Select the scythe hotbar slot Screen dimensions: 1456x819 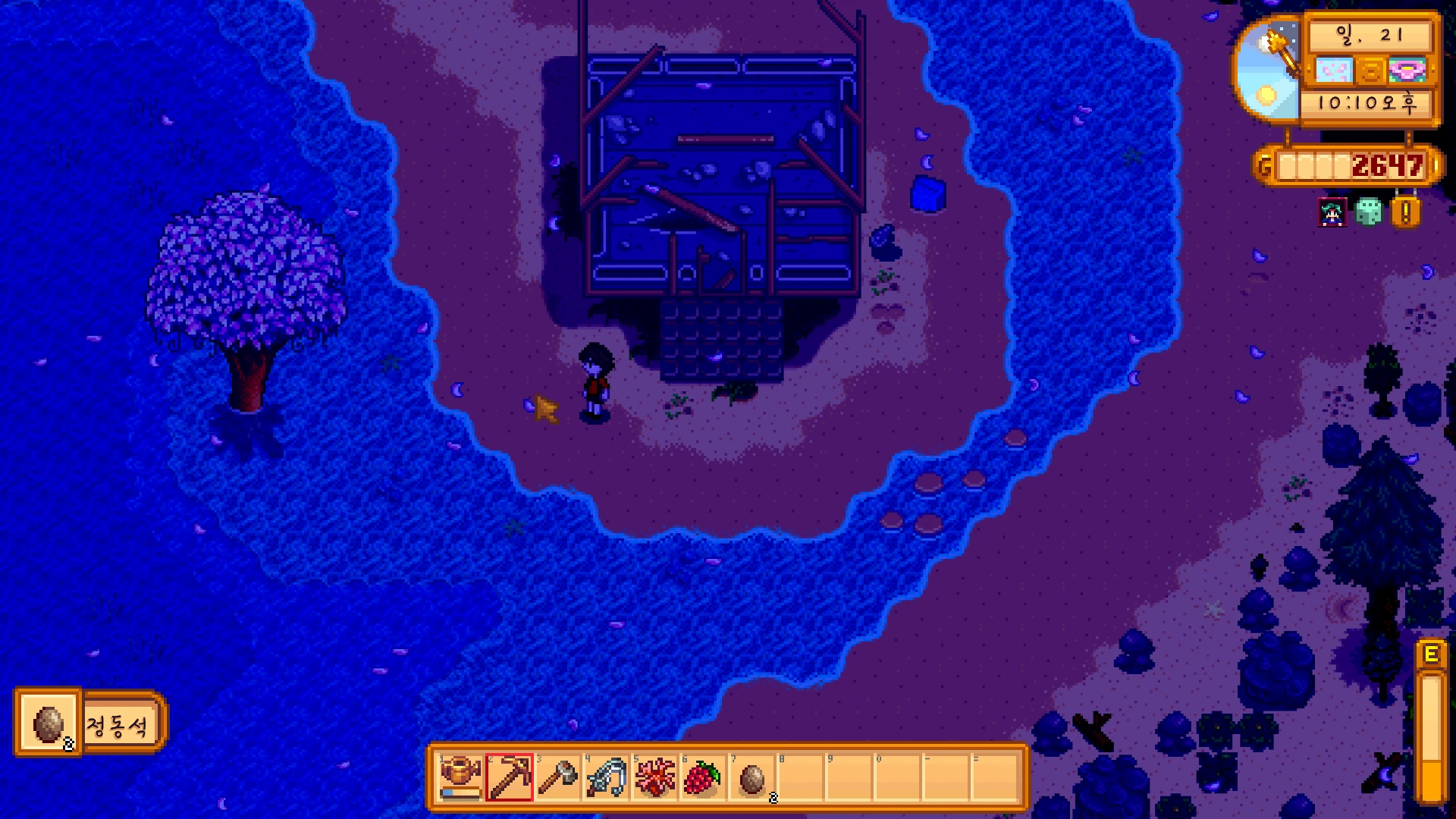(x=606, y=777)
